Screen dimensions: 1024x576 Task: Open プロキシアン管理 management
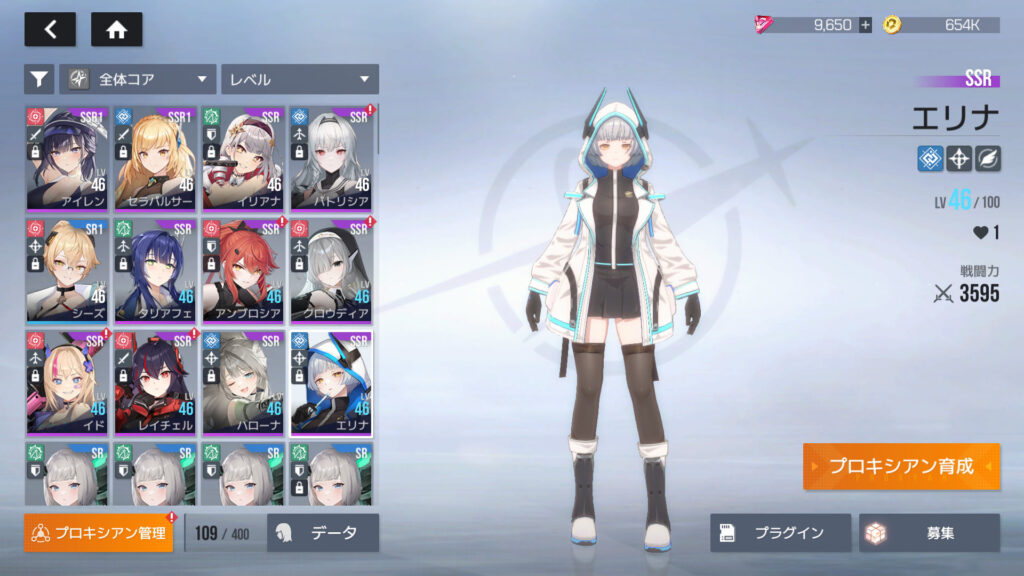98,533
